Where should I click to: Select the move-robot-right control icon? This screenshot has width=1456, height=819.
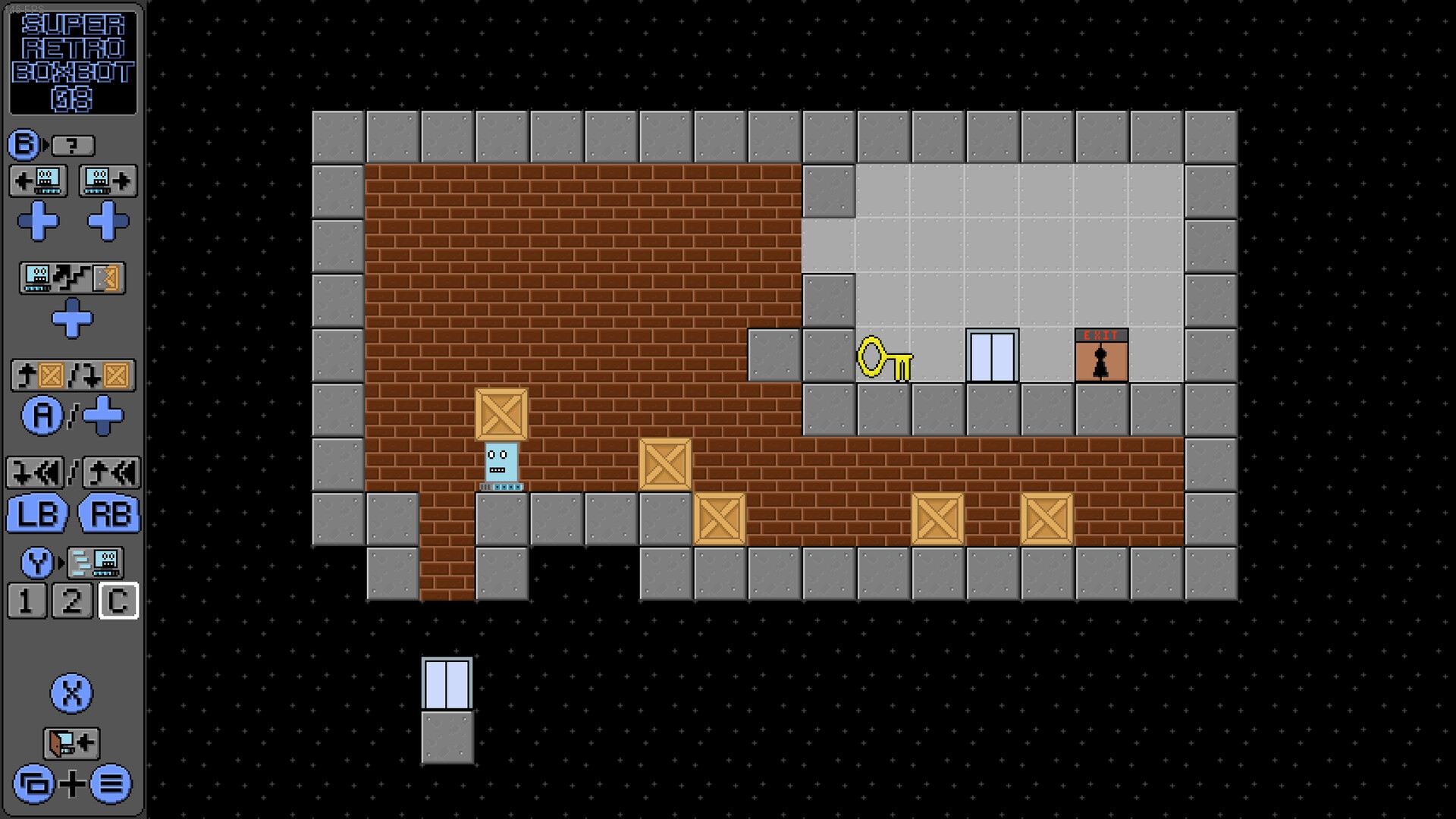pyautogui.click(x=106, y=180)
